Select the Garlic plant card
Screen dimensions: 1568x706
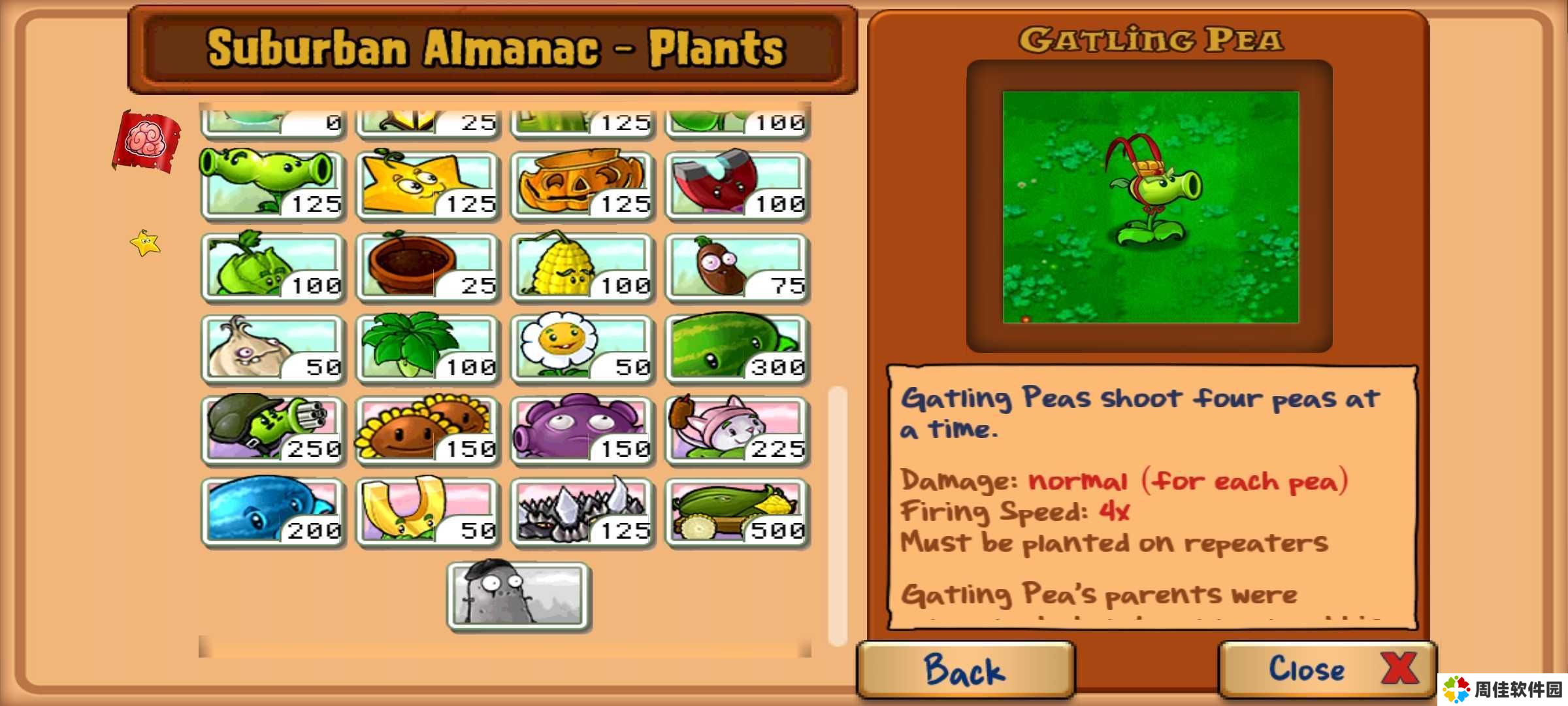point(272,348)
